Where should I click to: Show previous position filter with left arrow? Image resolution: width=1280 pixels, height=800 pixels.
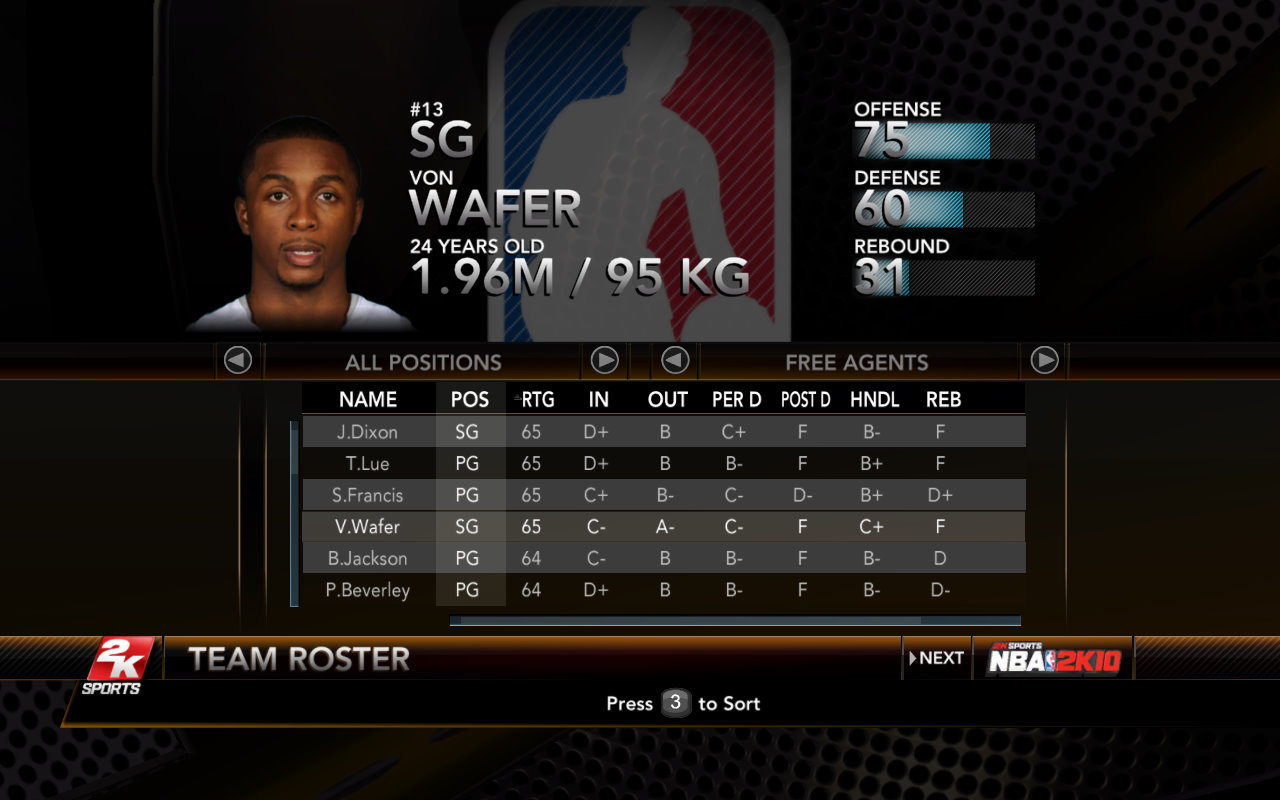pos(238,360)
